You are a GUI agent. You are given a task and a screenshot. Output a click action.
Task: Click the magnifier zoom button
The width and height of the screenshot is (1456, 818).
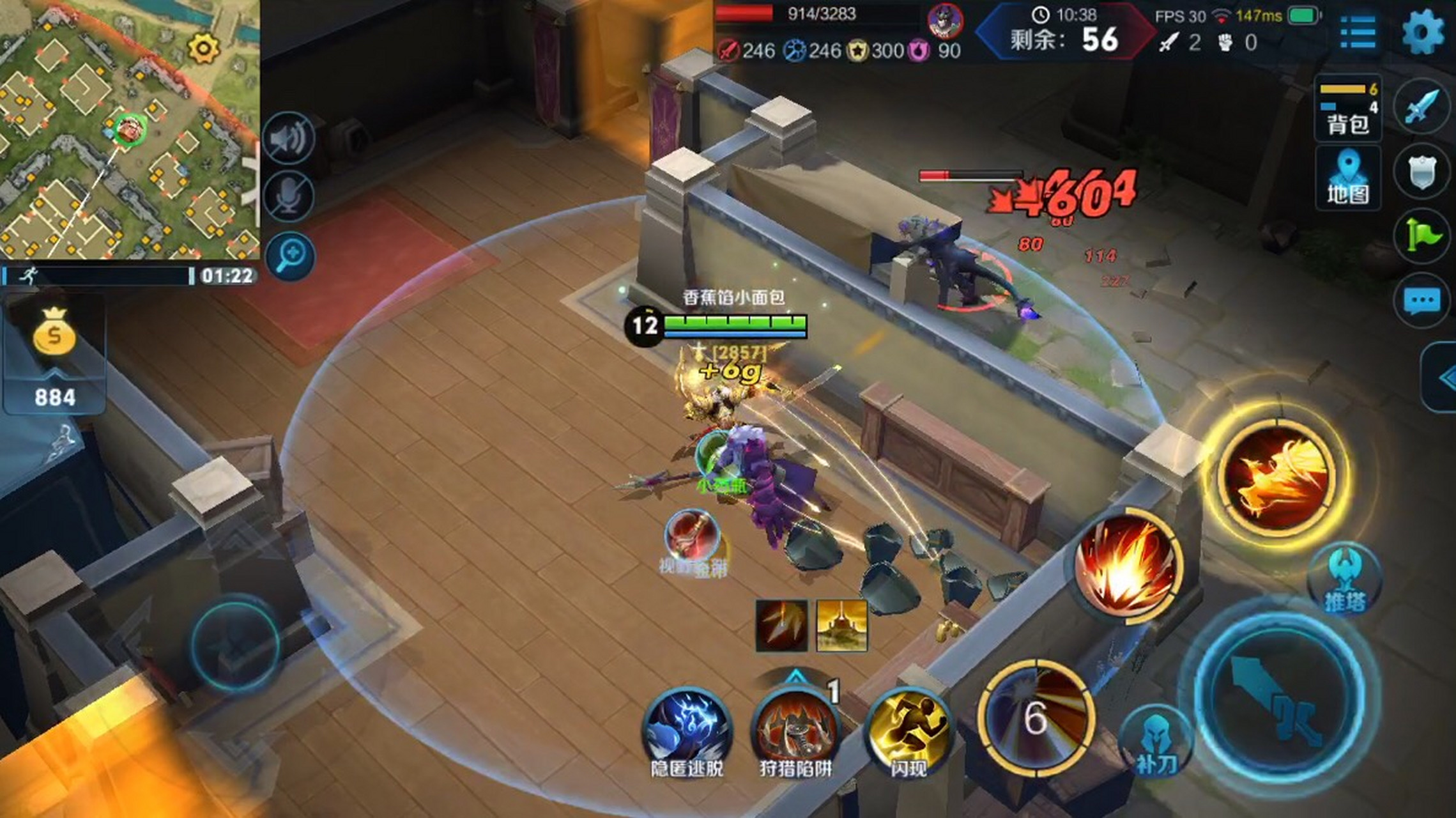[291, 256]
